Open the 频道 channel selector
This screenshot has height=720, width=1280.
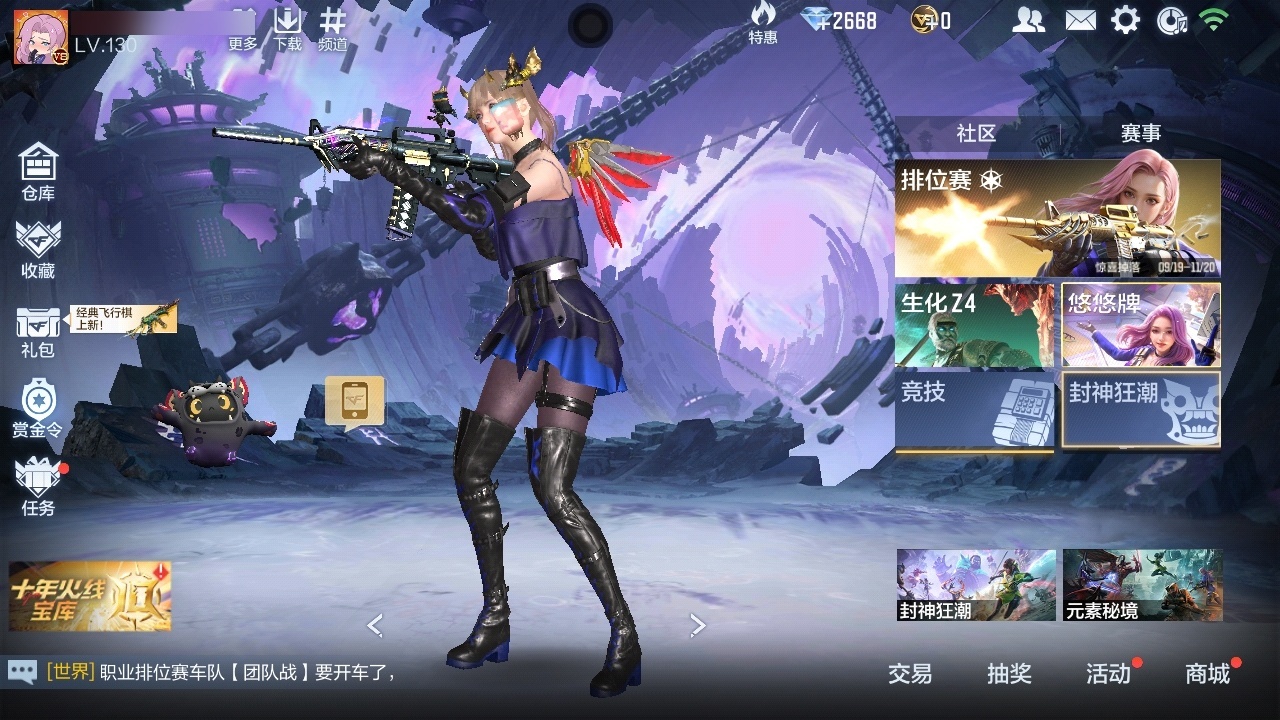pyautogui.click(x=333, y=30)
